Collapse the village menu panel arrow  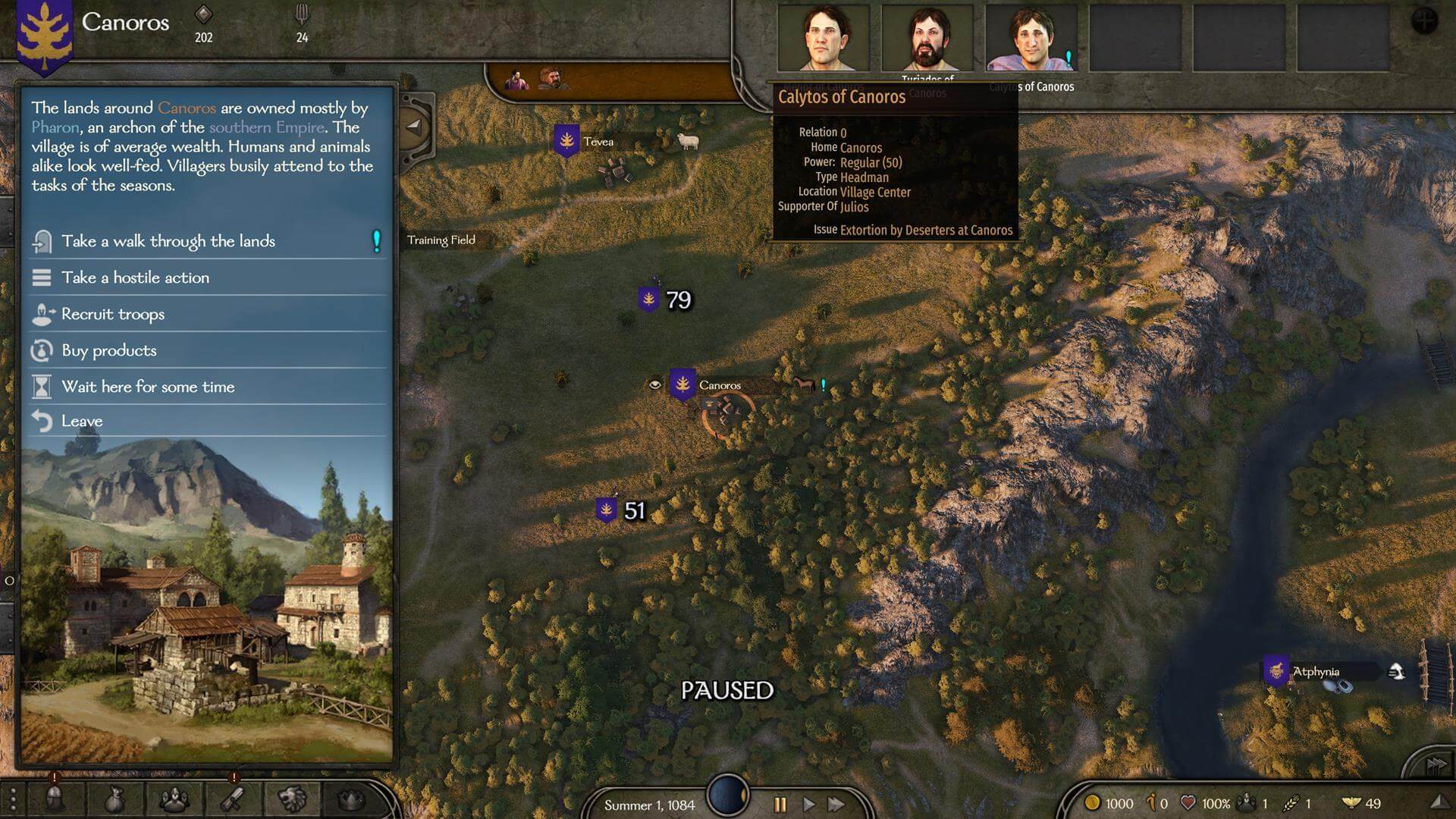coord(414,127)
